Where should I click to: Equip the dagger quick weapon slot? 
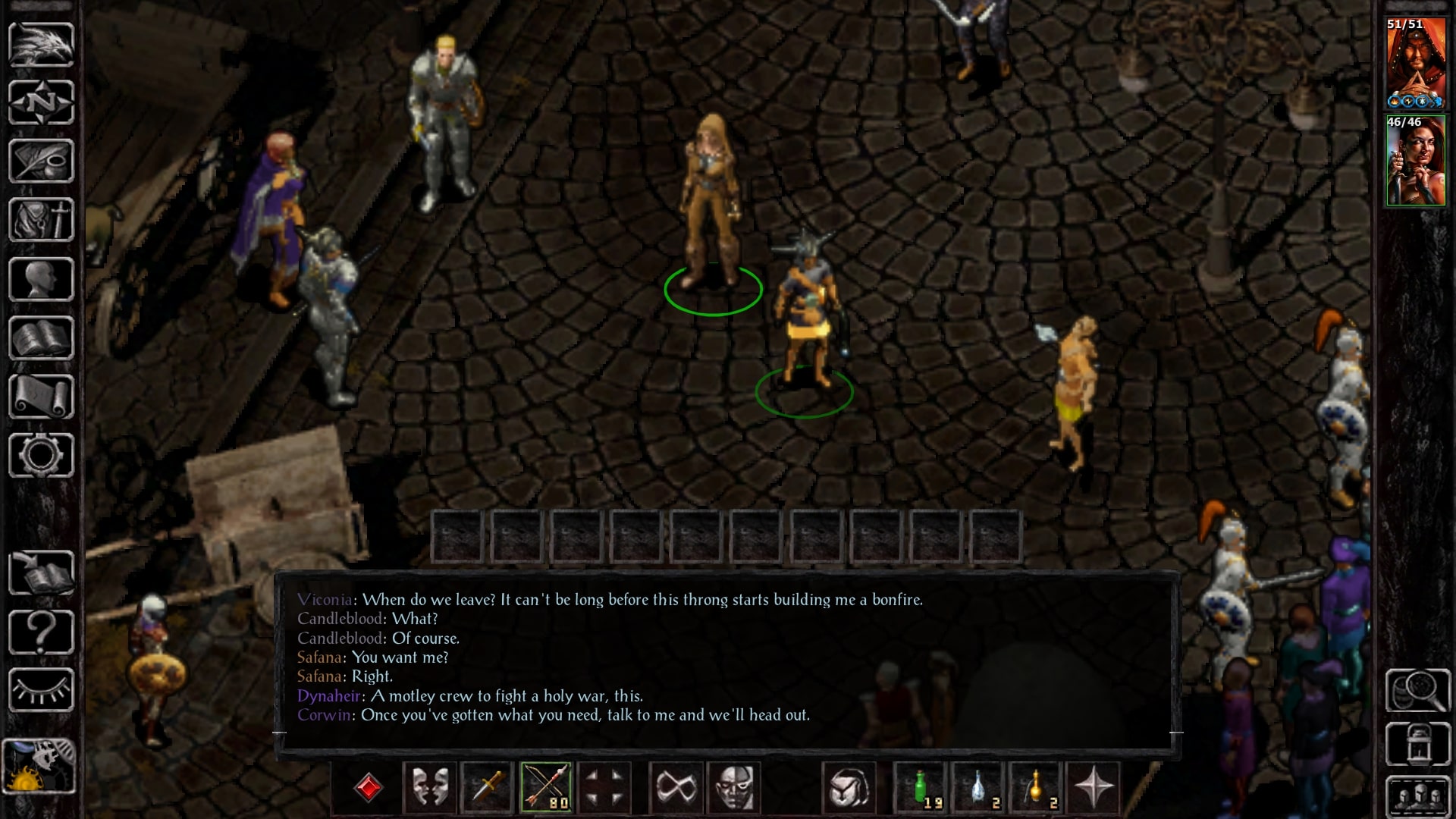point(488,787)
